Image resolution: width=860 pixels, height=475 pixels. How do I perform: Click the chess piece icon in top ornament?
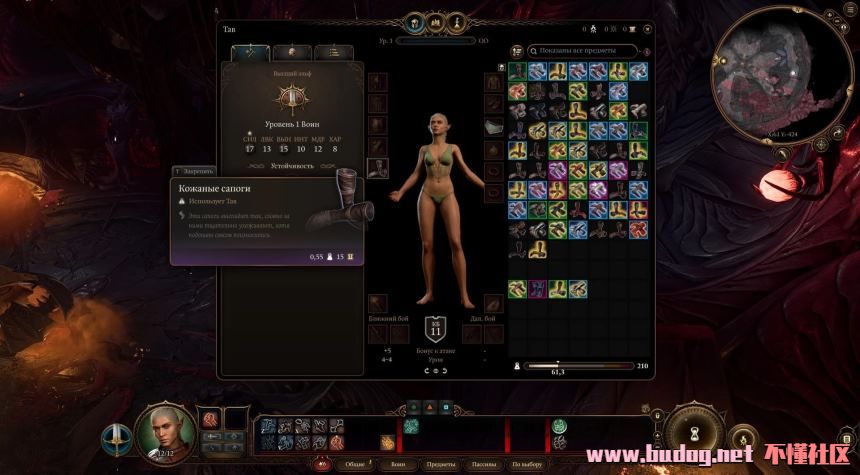click(454, 21)
